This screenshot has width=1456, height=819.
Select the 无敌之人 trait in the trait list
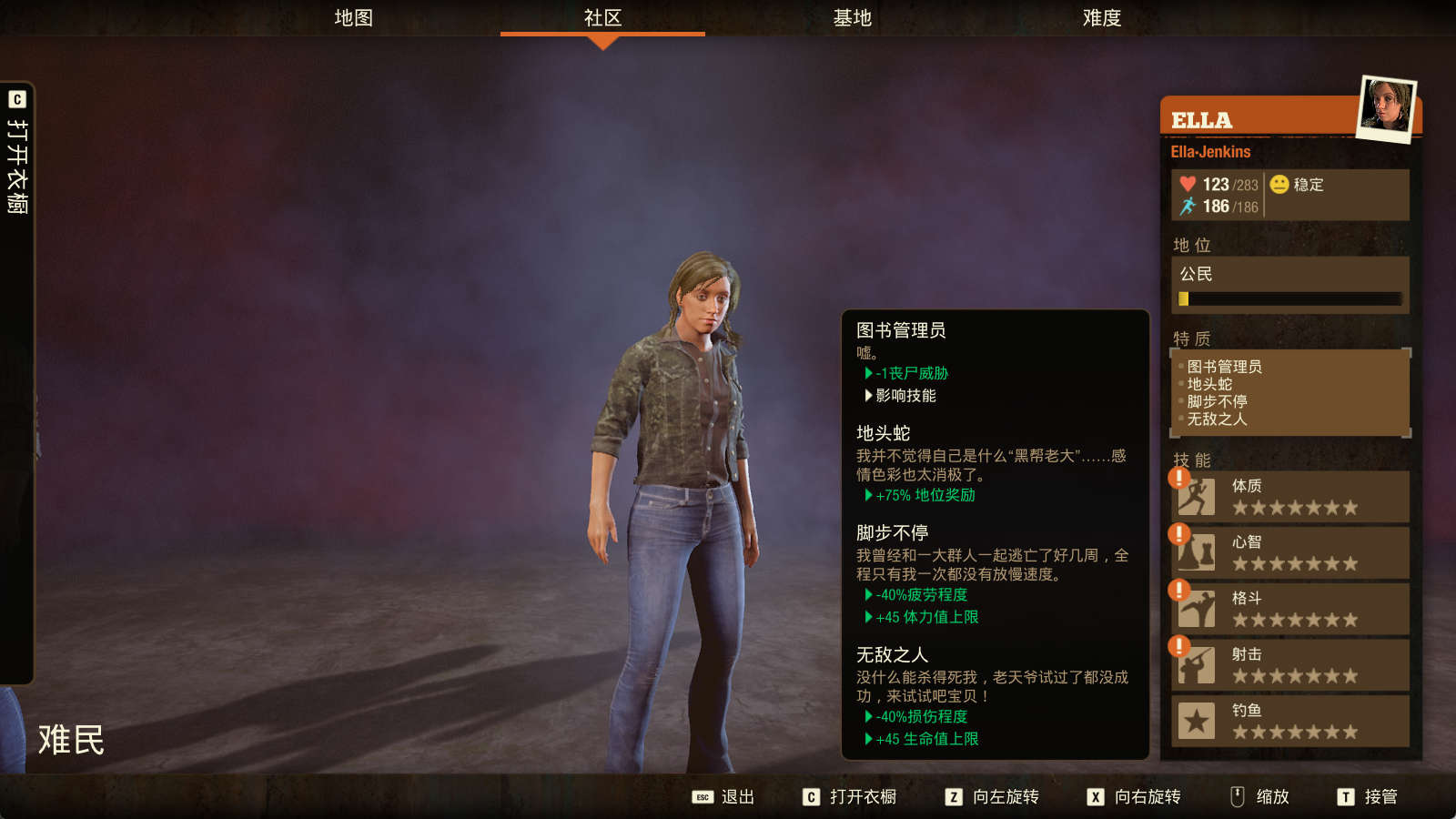pyautogui.click(x=1217, y=419)
